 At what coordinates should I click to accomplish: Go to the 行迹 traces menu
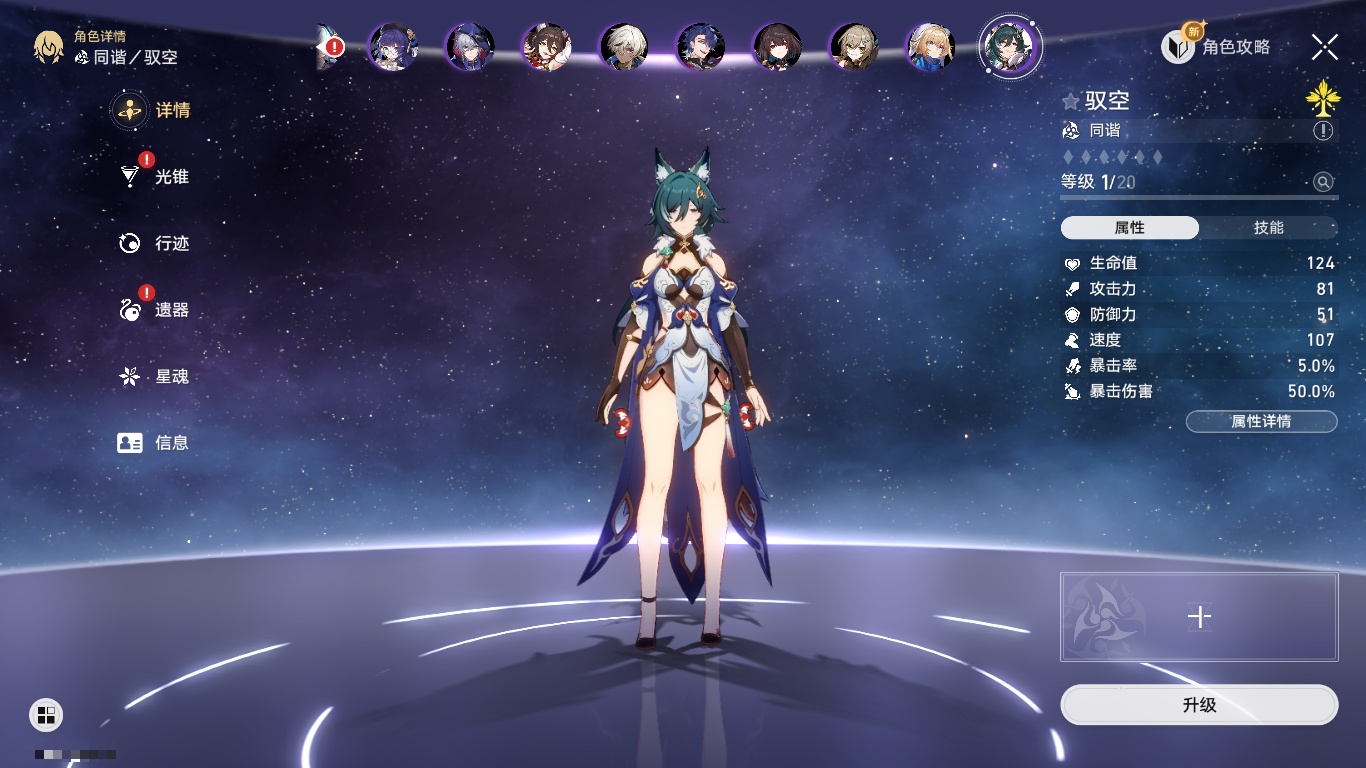[x=154, y=243]
